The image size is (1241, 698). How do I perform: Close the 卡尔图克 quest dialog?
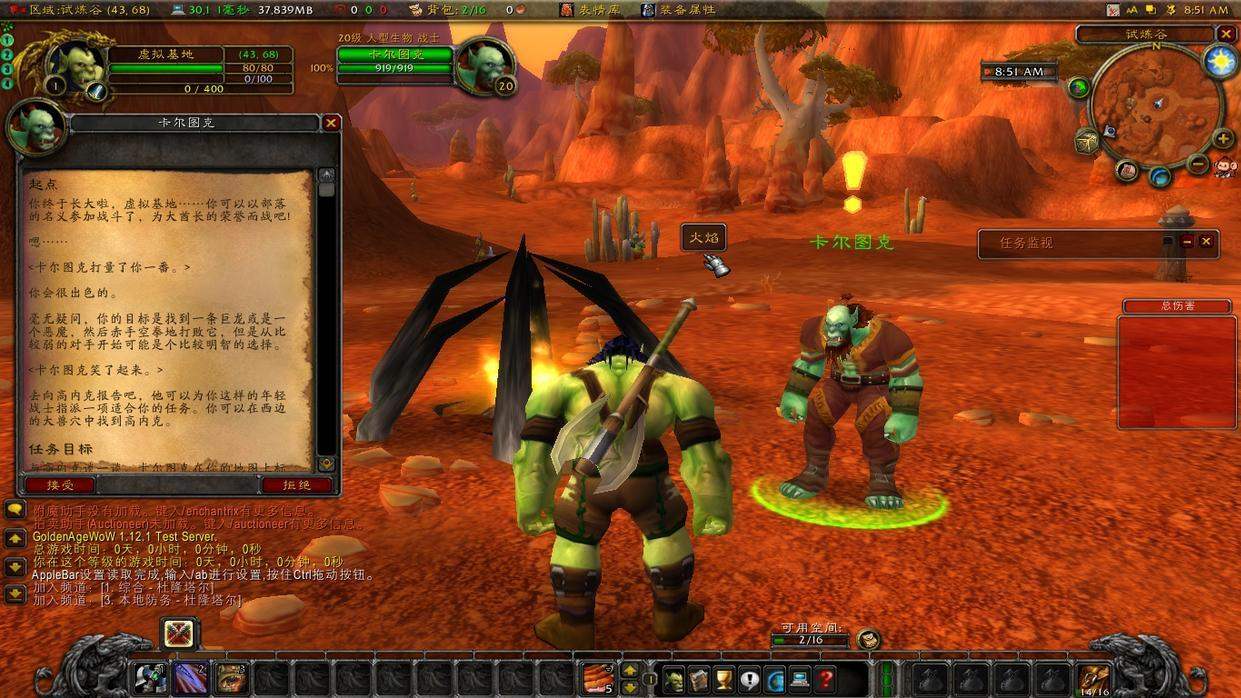tap(331, 123)
